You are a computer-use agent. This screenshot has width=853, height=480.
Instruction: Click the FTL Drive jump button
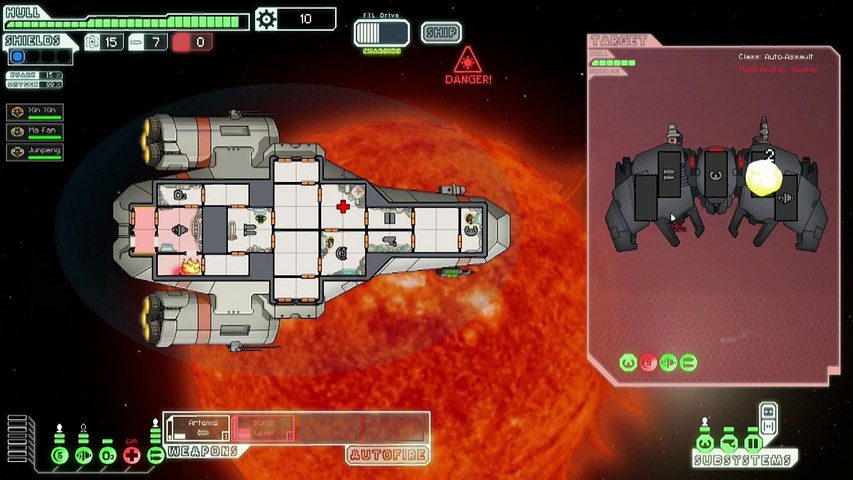[382, 33]
